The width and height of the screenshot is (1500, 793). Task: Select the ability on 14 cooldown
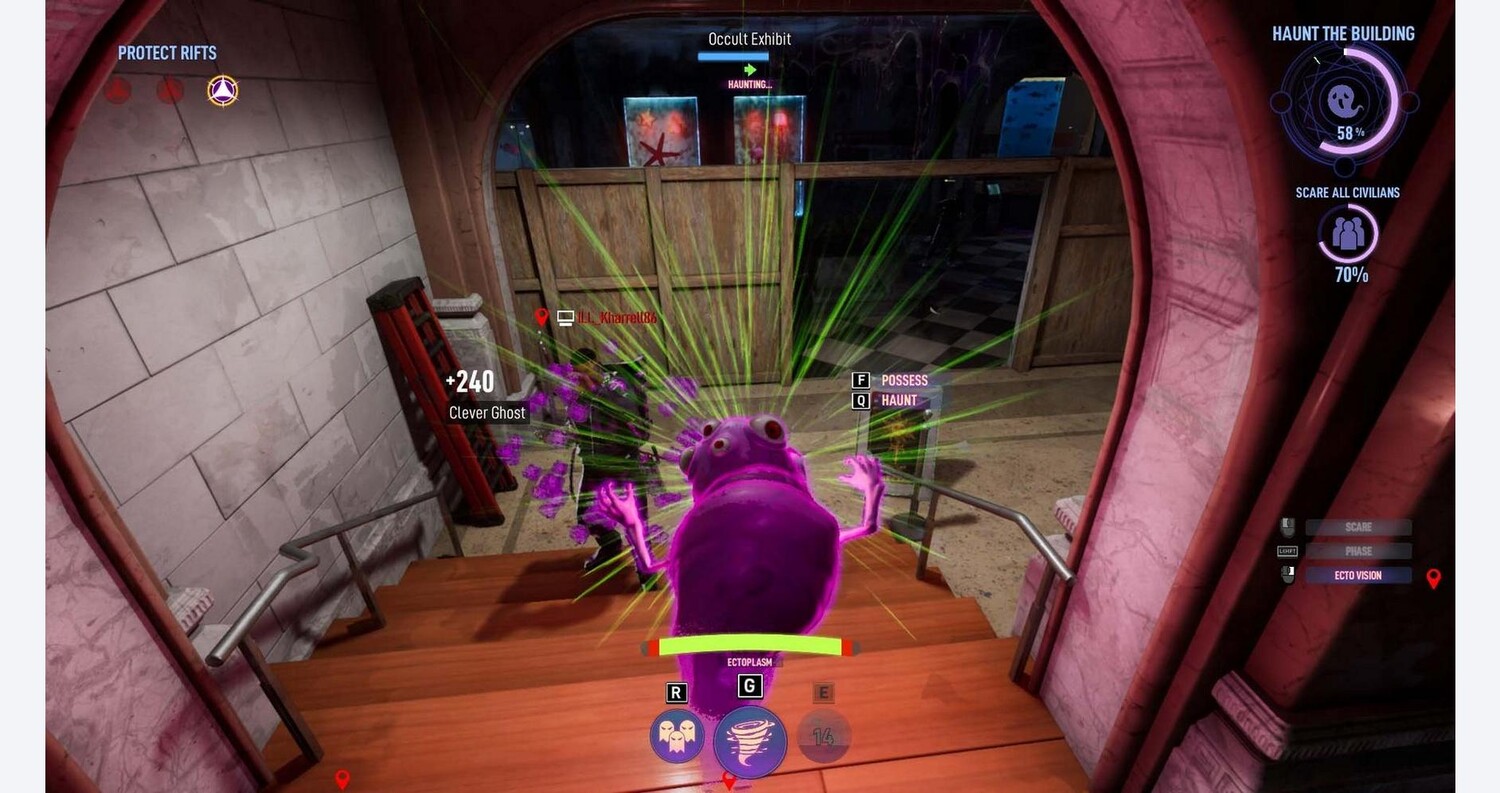[824, 737]
